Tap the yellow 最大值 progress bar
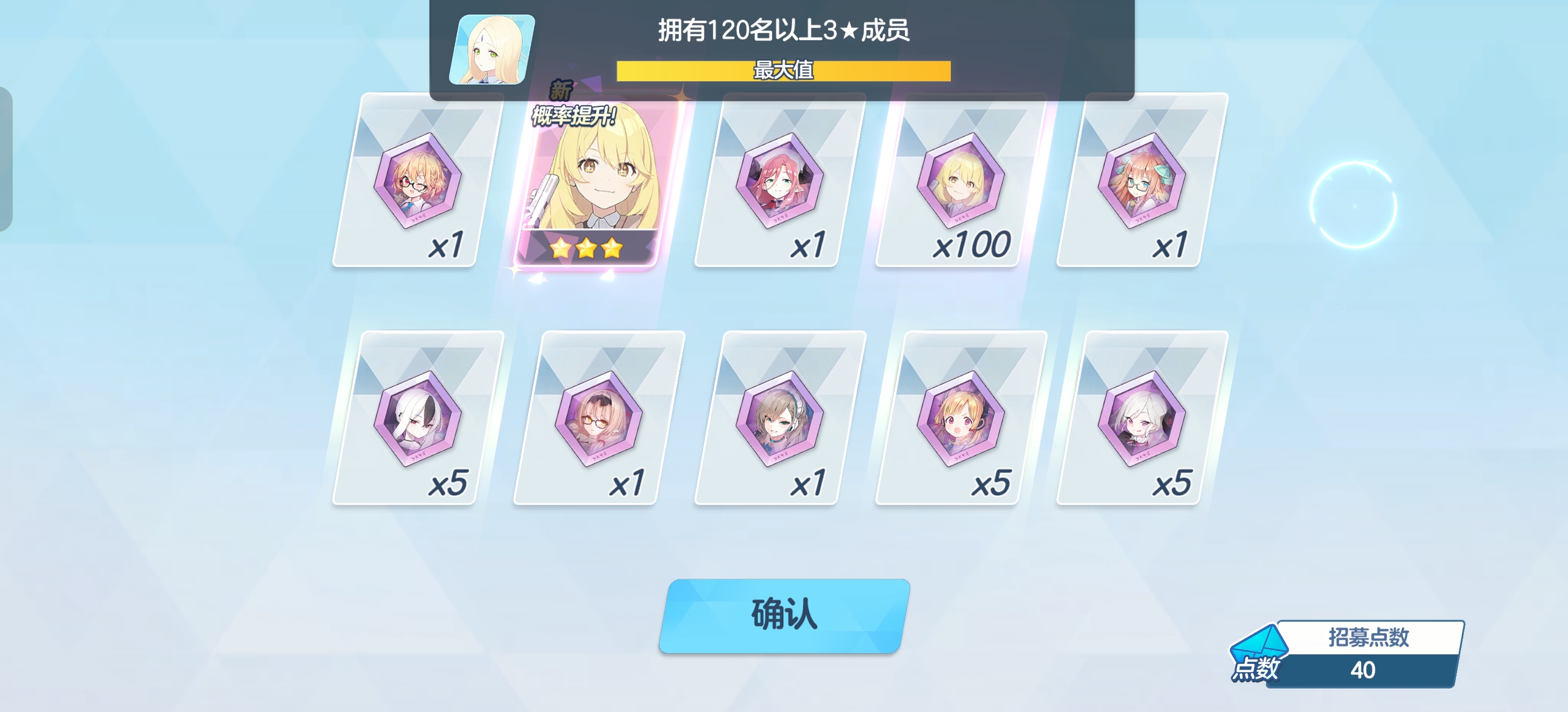 [x=783, y=71]
